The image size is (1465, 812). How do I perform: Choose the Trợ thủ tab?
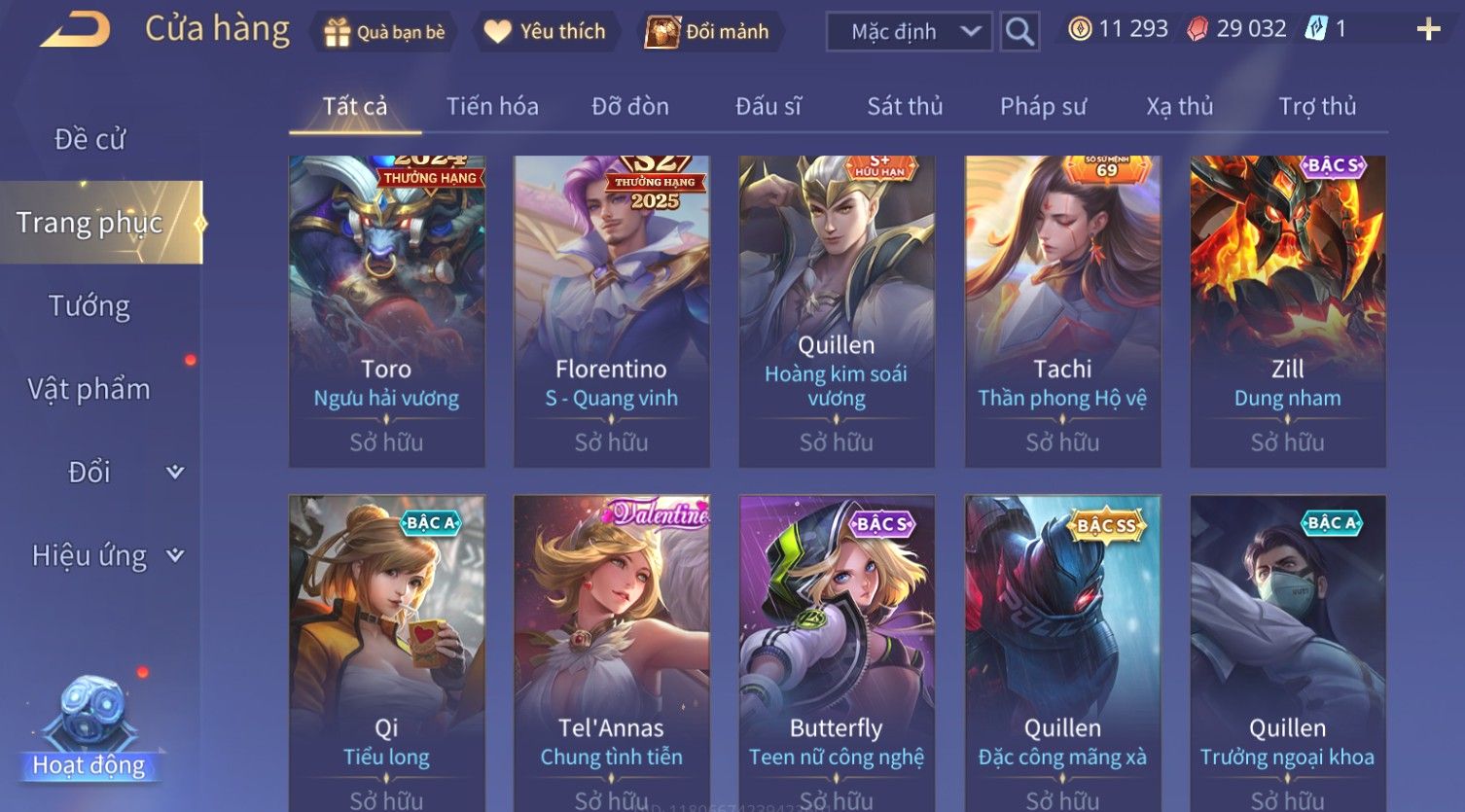[x=1317, y=106]
